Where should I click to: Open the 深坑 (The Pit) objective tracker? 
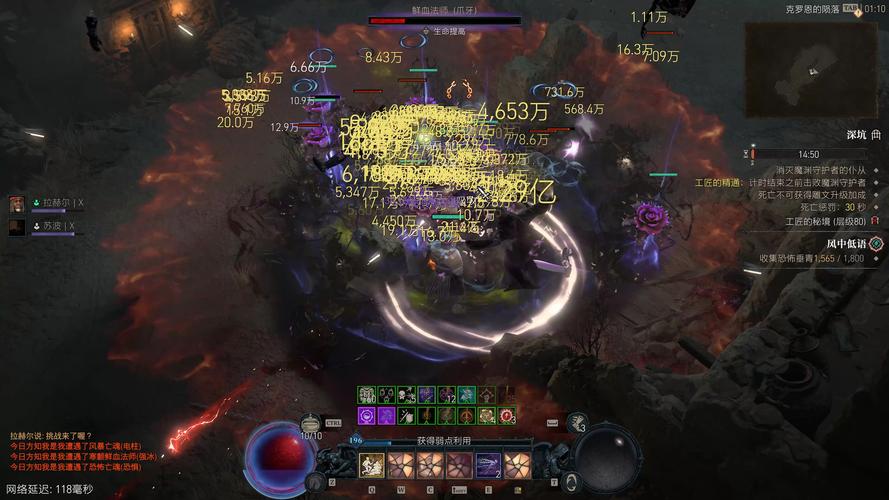[862, 134]
